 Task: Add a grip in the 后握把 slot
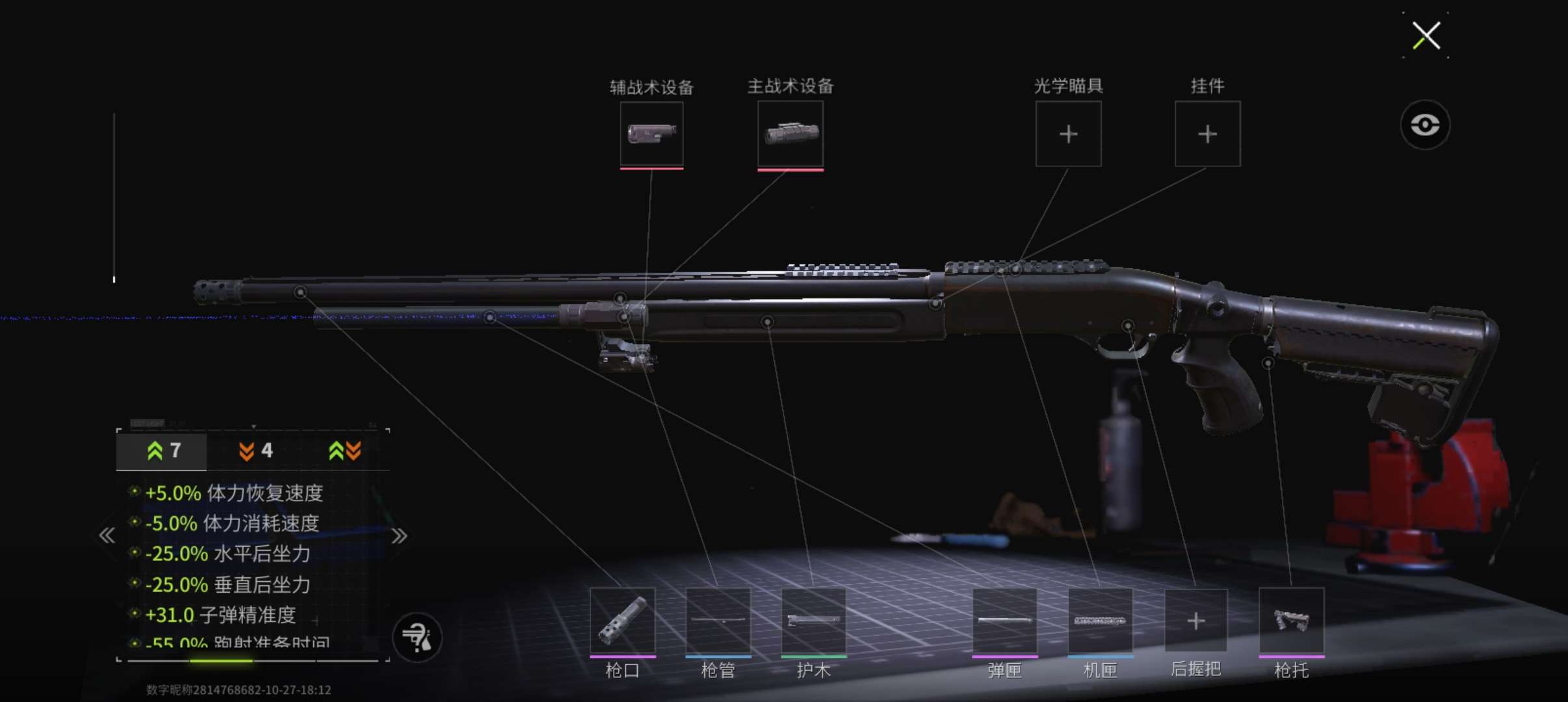point(1196,621)
